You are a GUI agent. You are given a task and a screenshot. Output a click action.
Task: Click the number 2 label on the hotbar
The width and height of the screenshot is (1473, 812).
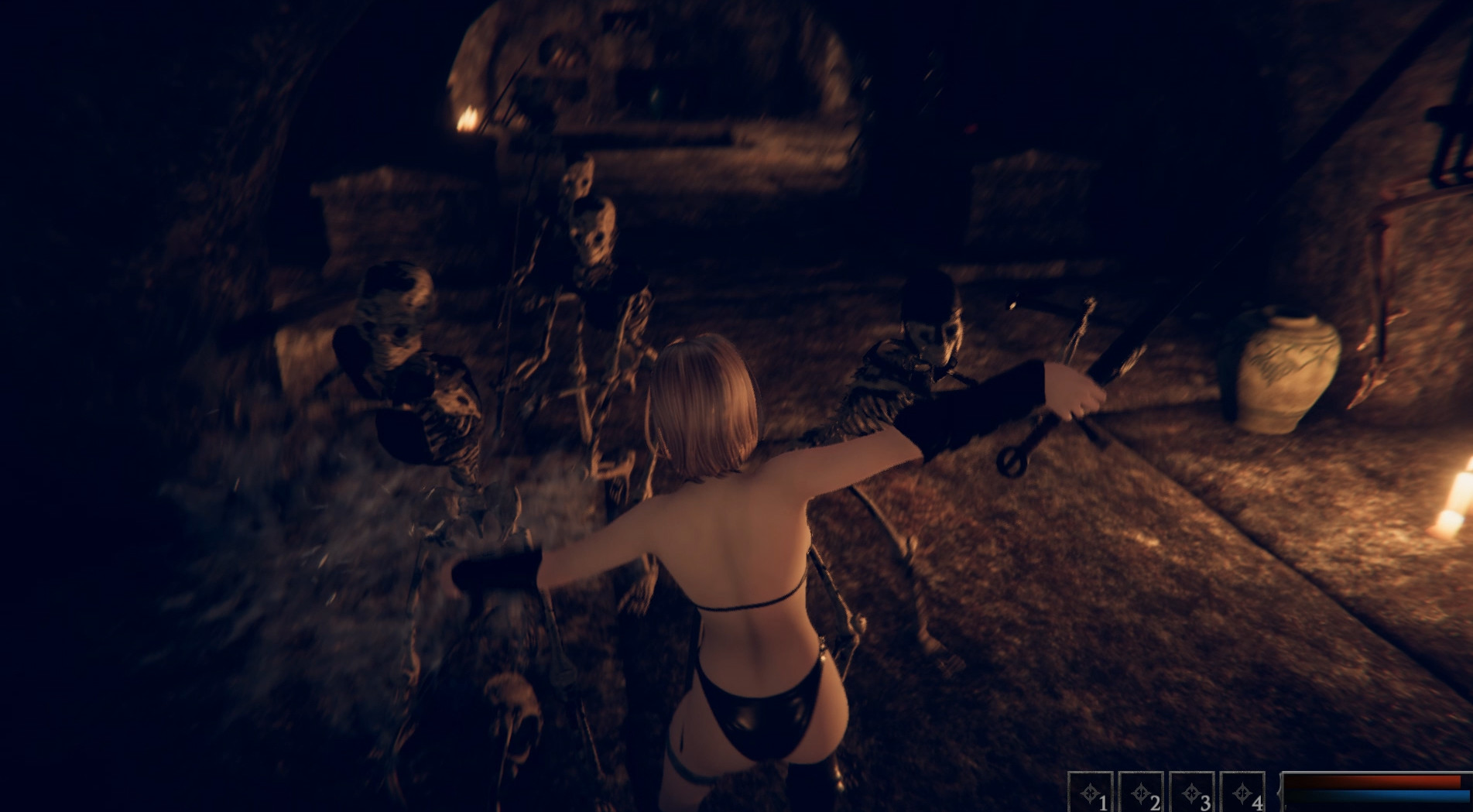[1156, 803]
